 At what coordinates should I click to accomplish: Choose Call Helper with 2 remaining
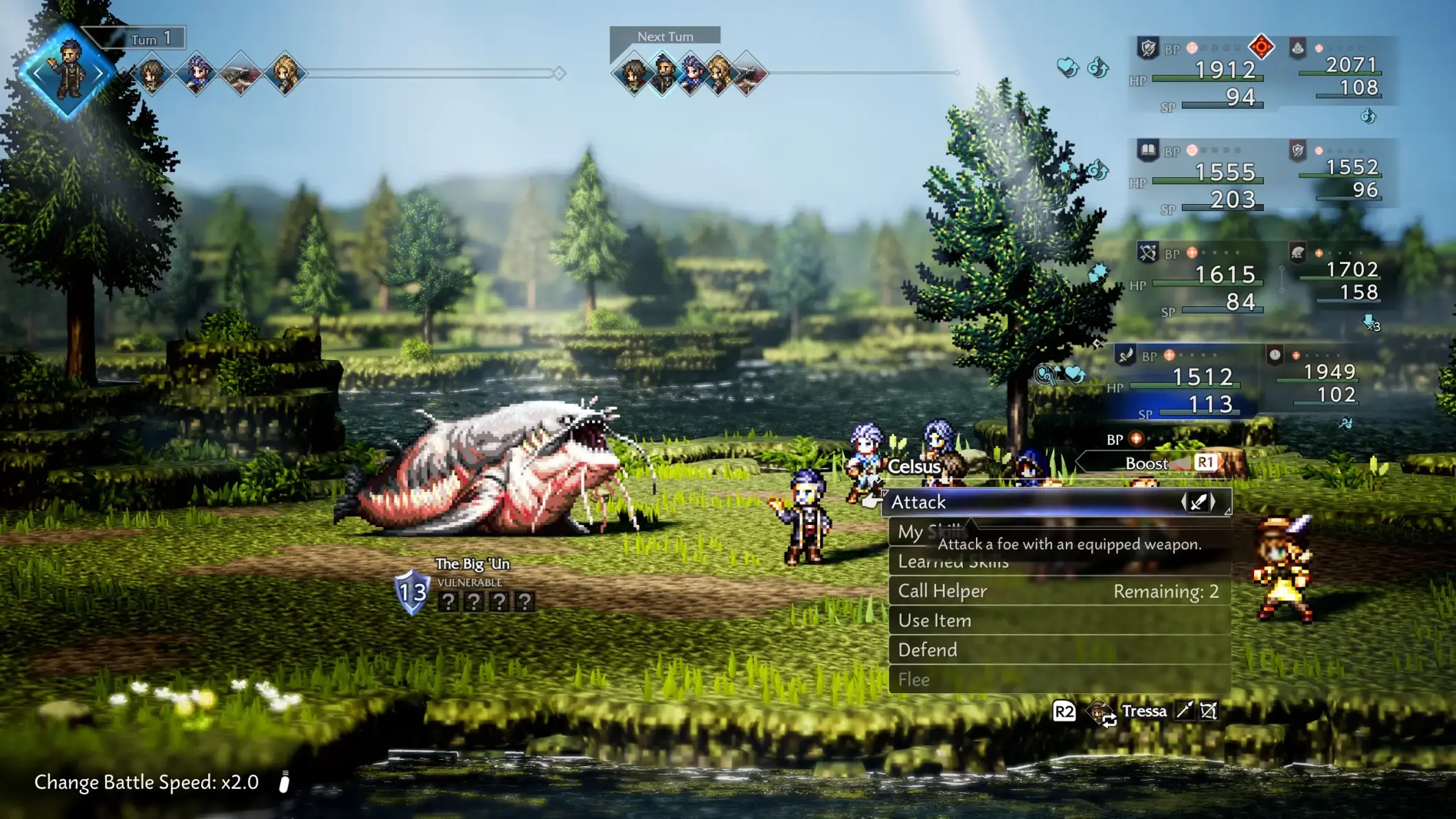1058,591
